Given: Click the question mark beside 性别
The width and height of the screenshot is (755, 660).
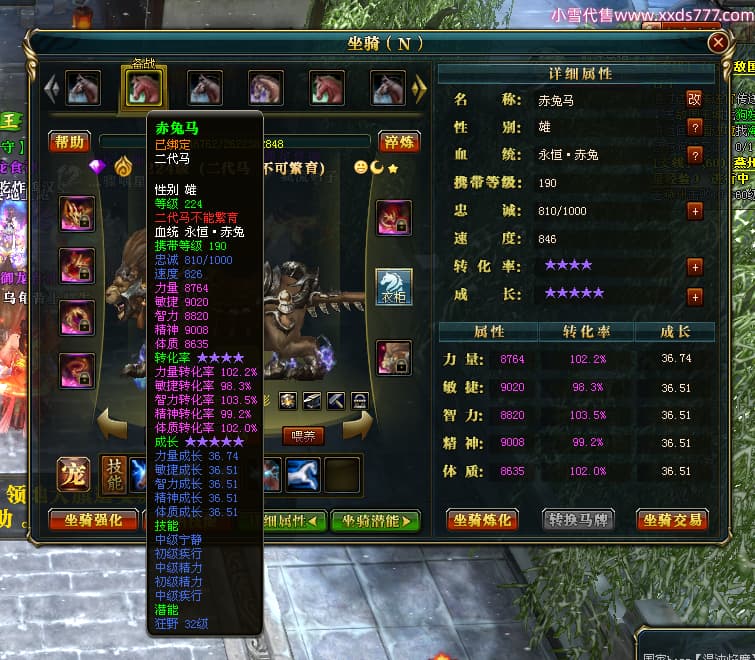Looking at the screenshot, I should [x=694, y=127].
